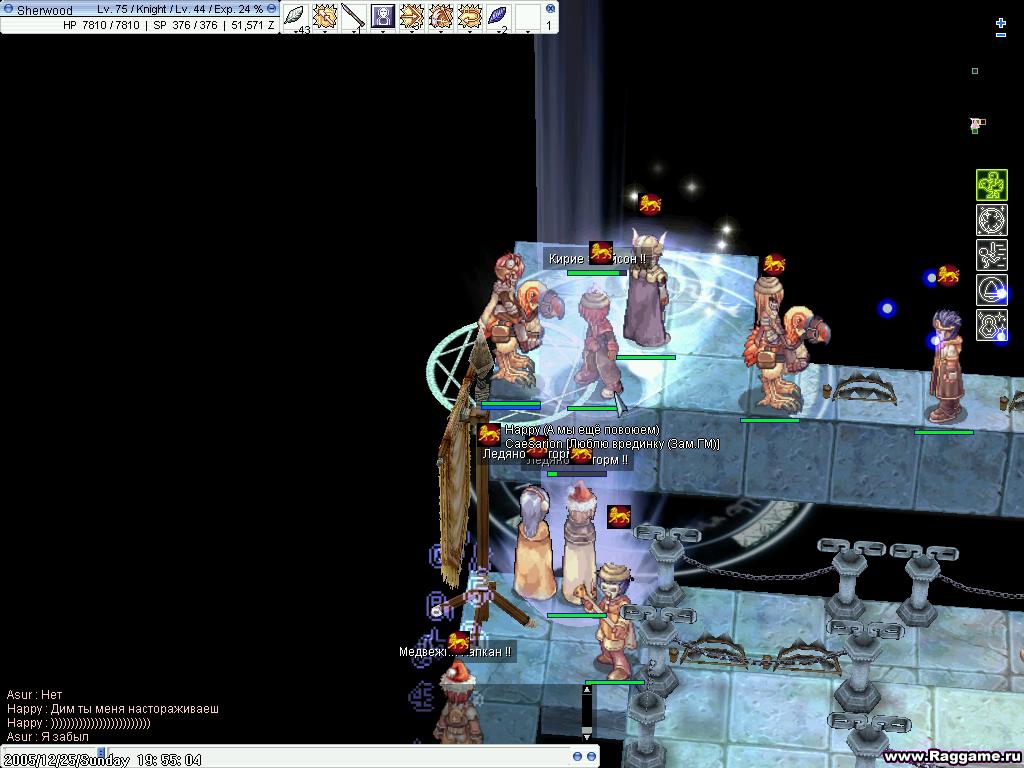Zoom in the minimap with plus button
The width and height of the screenshot is (1024, 768).
[x=1001, y=21]
